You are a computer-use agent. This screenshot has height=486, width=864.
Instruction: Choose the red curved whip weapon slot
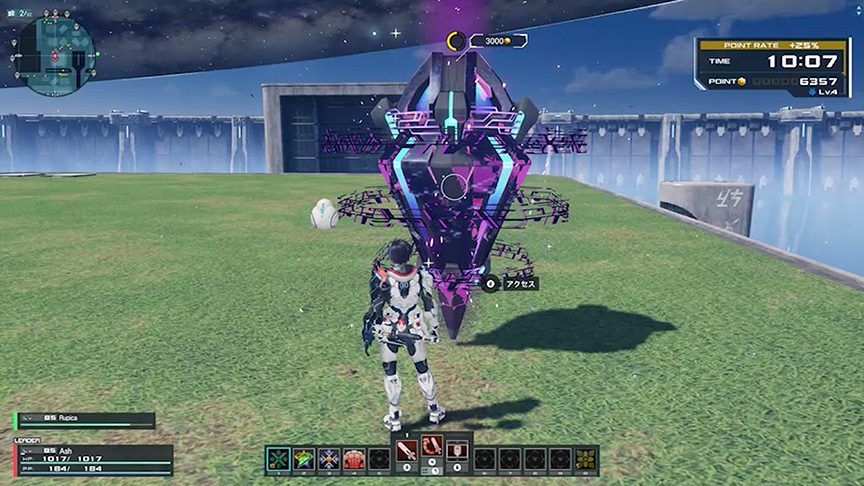[x=432, y=448]
